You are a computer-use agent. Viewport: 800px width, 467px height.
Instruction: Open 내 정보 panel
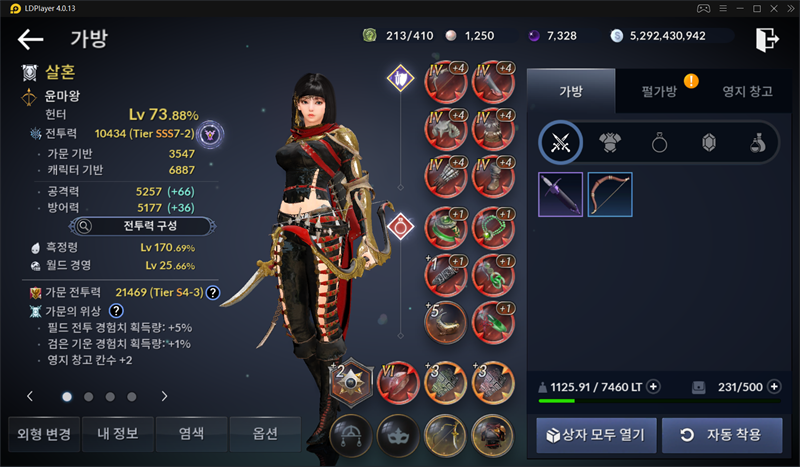pyautogui.click(x=118, y=434)
